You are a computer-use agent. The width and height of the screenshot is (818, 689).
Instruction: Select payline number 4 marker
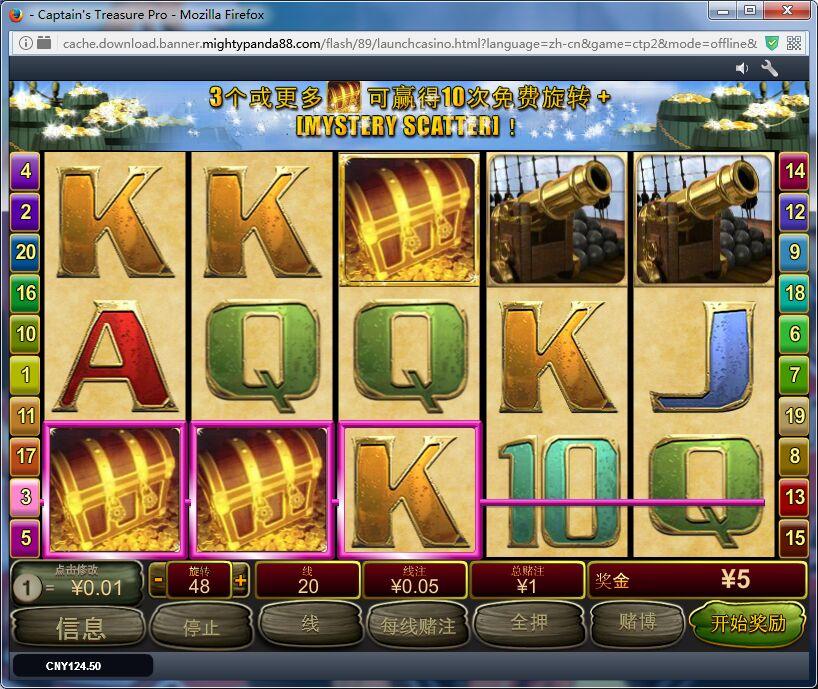point(25,171)
